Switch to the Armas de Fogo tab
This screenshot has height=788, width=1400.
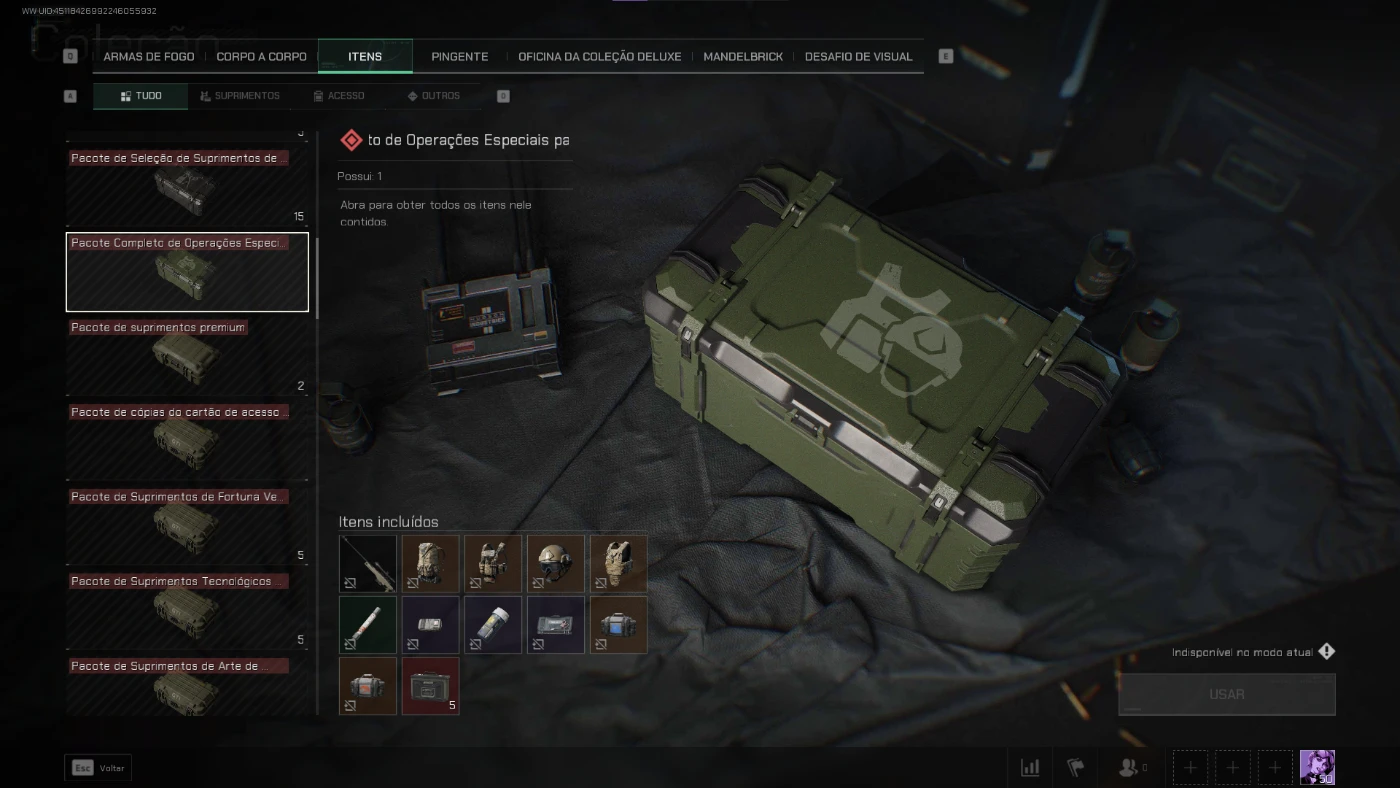(149, 57)
